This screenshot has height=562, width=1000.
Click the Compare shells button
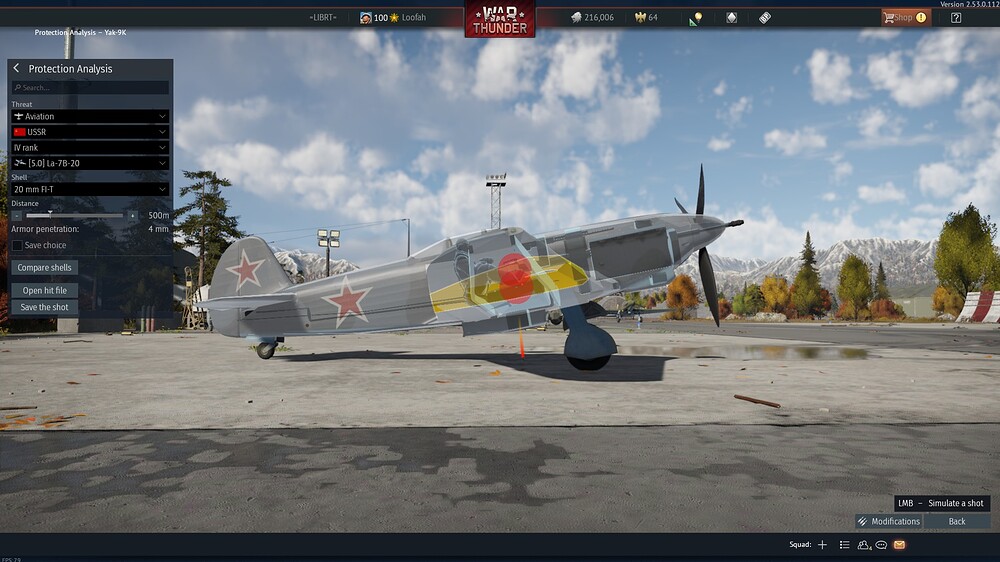click(x=45, y=268)
